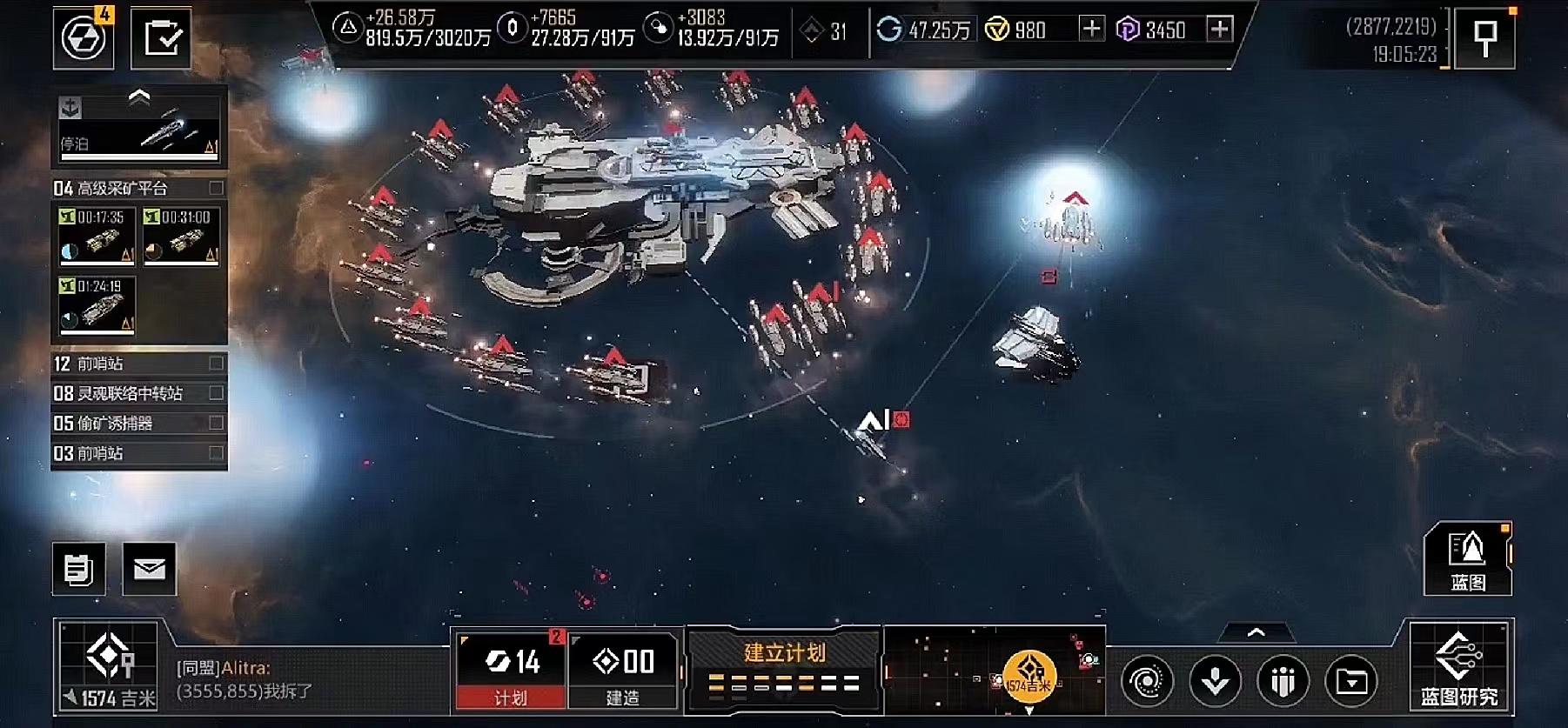Add more purple P currency
The width and height of the screenshot is (1568, 728).
point(1220,30)
